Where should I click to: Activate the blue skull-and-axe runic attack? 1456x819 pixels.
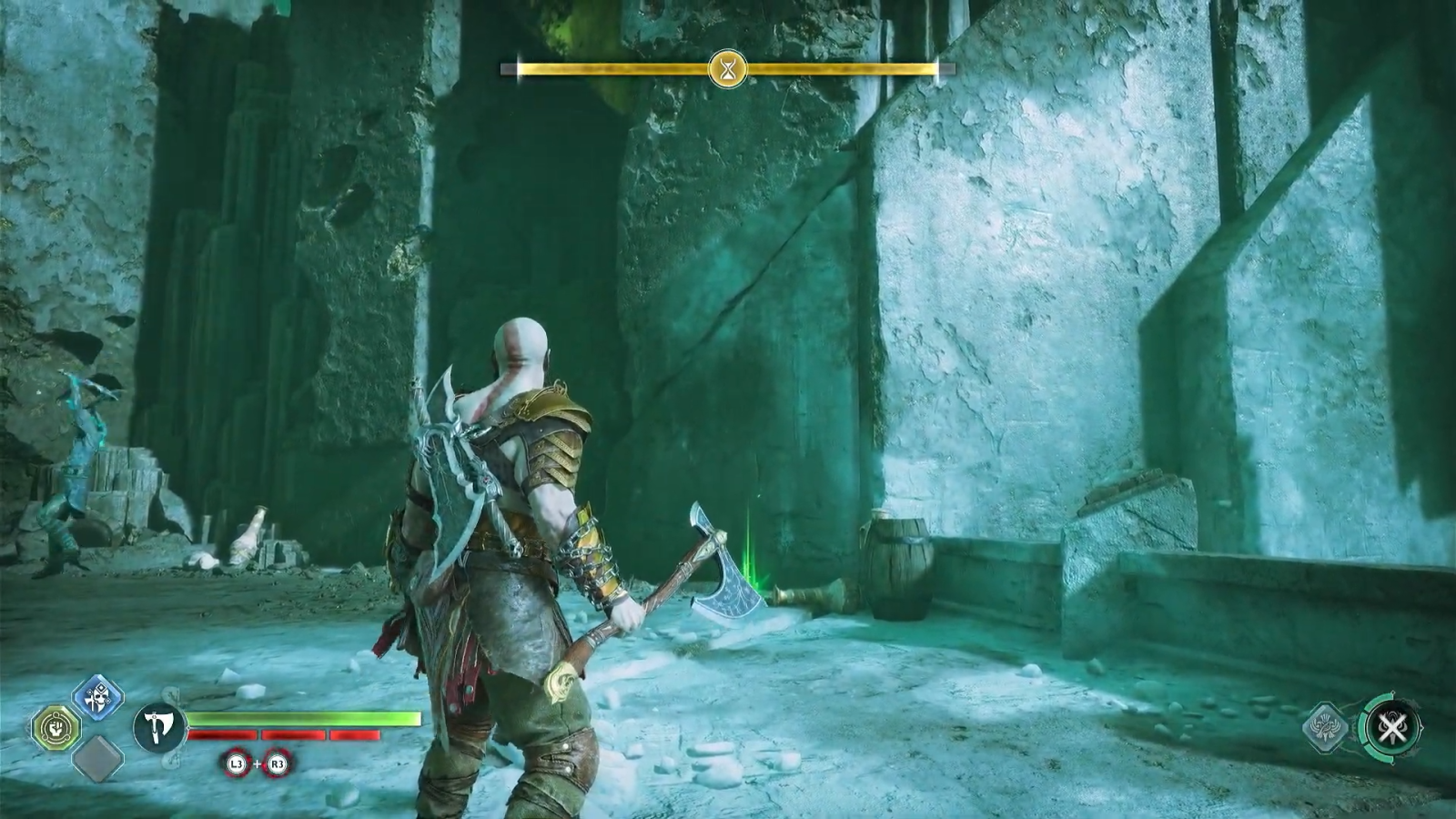[96, 699]
